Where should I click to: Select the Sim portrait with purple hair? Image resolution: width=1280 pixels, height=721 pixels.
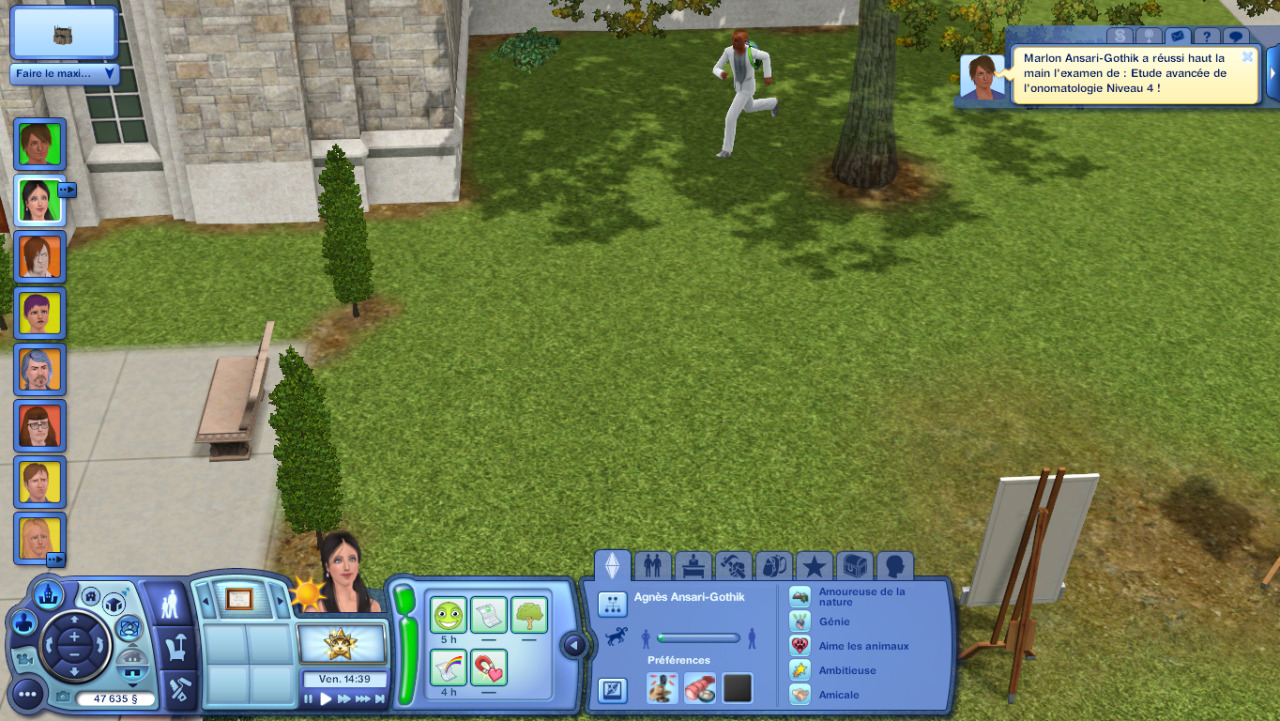coord(40,313)
